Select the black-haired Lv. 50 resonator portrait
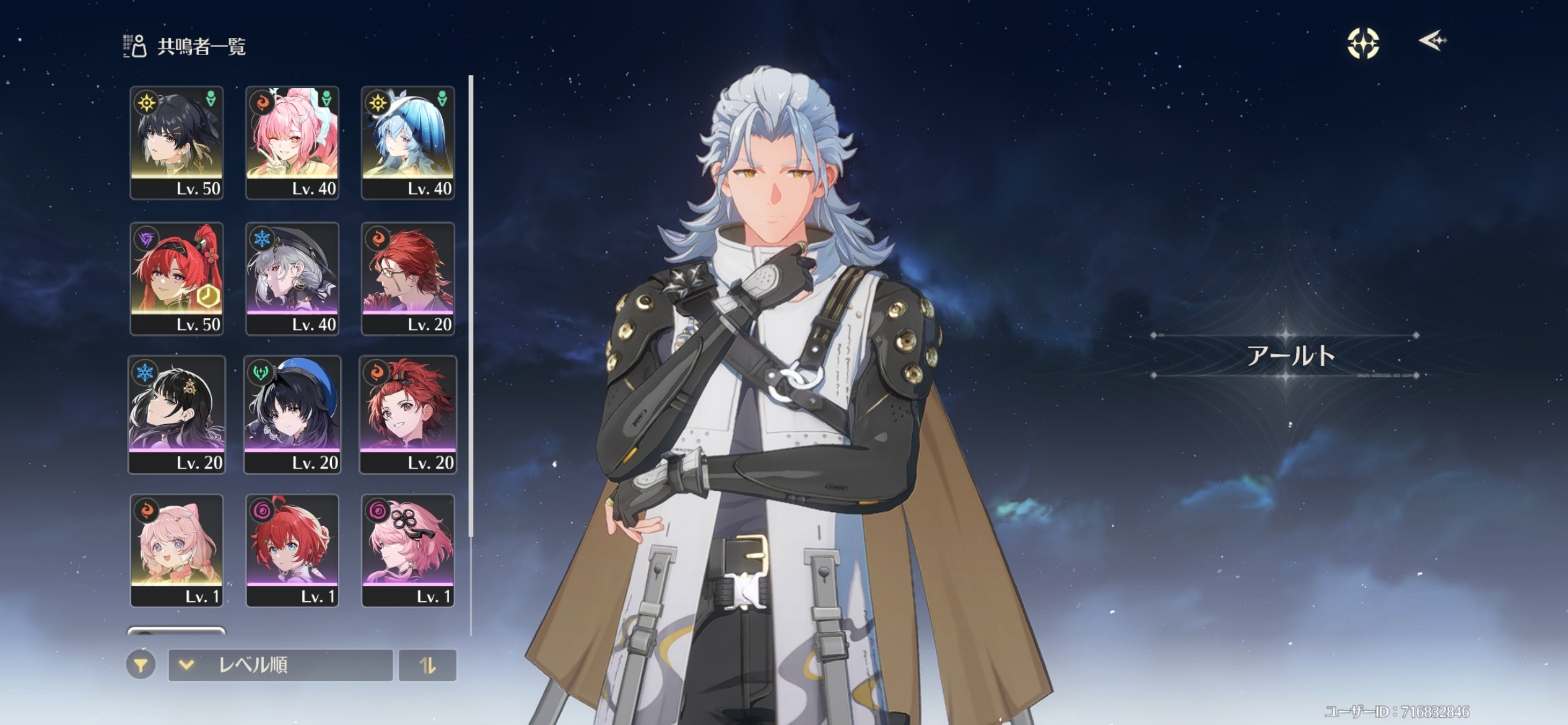The width and height of the screenshot is (1568, 725). click(x=176, y=143)
